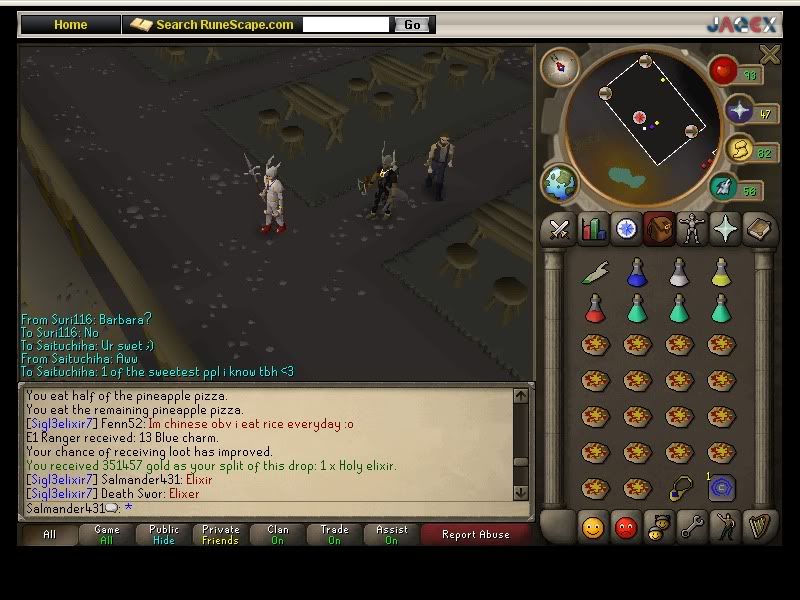The image size is (800, 600).
Task: Drink the red potion in inventory
Action: (595, 308)
